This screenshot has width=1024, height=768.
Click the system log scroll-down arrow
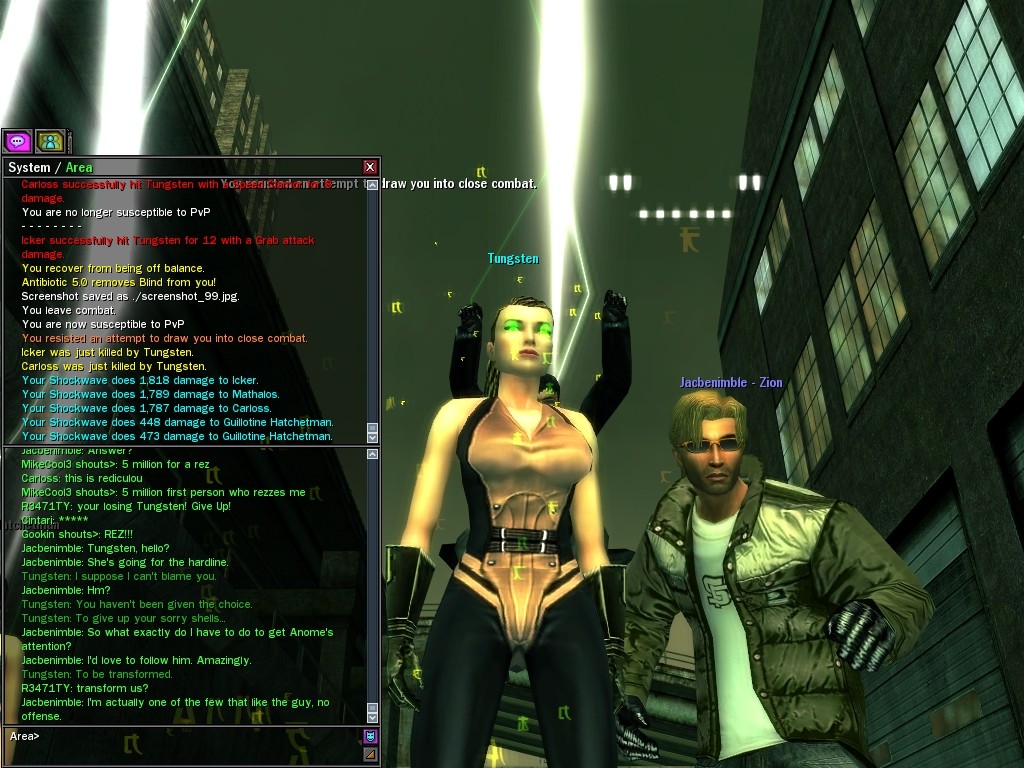click(373, 436)
